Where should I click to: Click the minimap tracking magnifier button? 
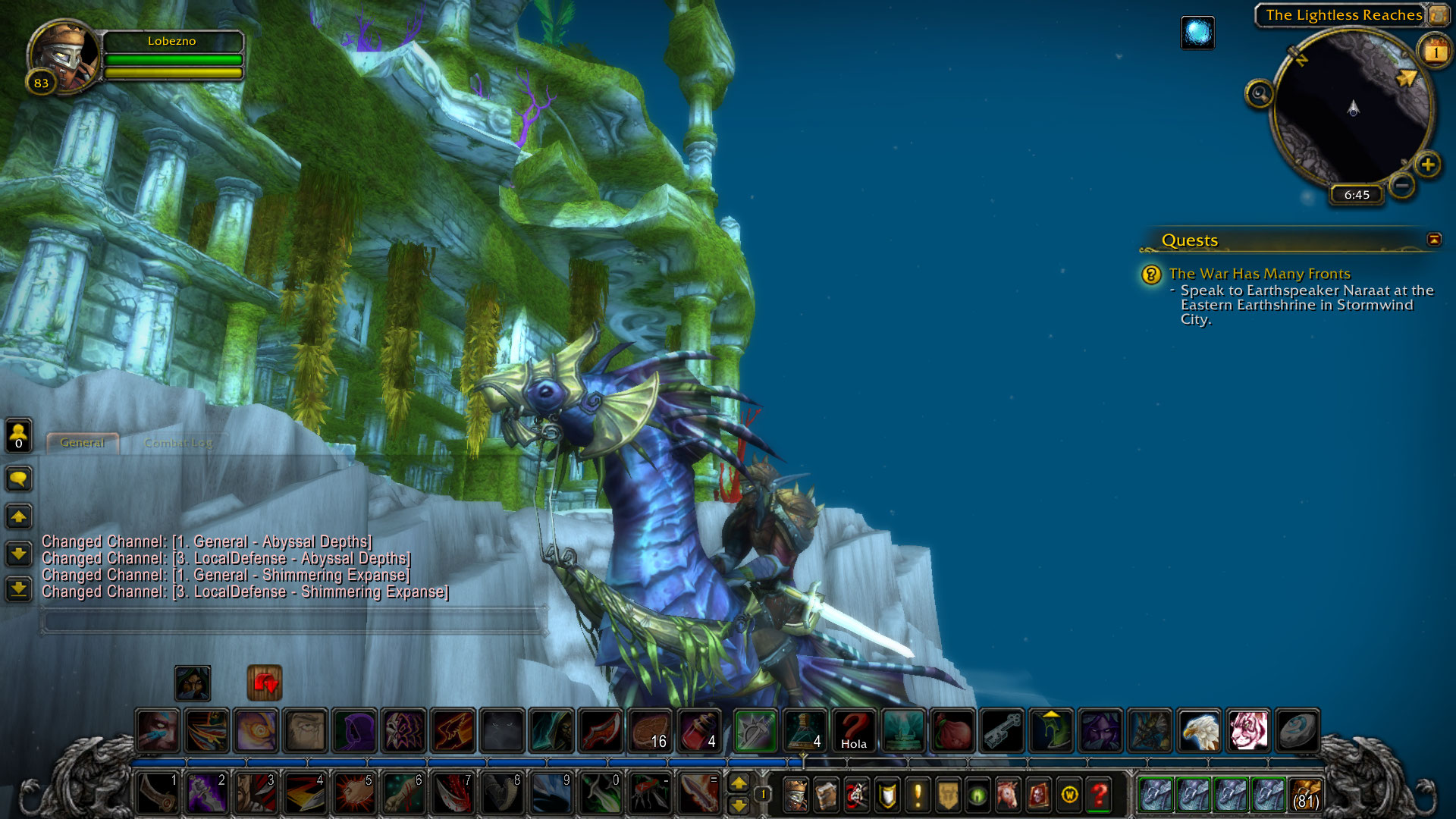tap(1260, 94)
